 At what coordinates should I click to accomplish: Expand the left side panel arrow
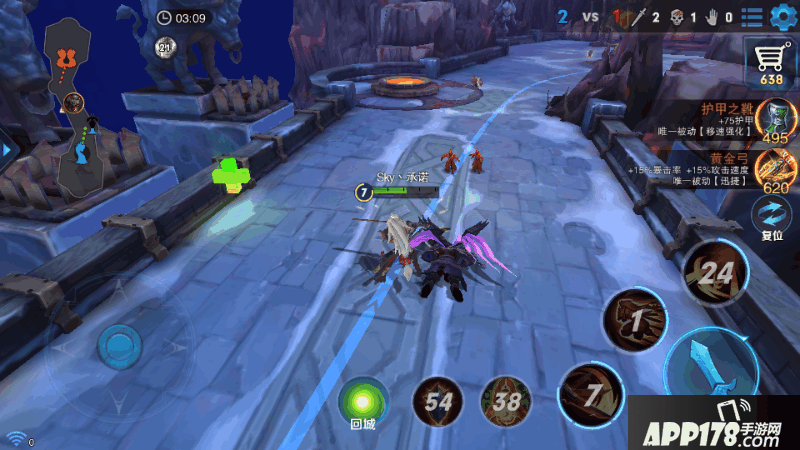point(7,150)
